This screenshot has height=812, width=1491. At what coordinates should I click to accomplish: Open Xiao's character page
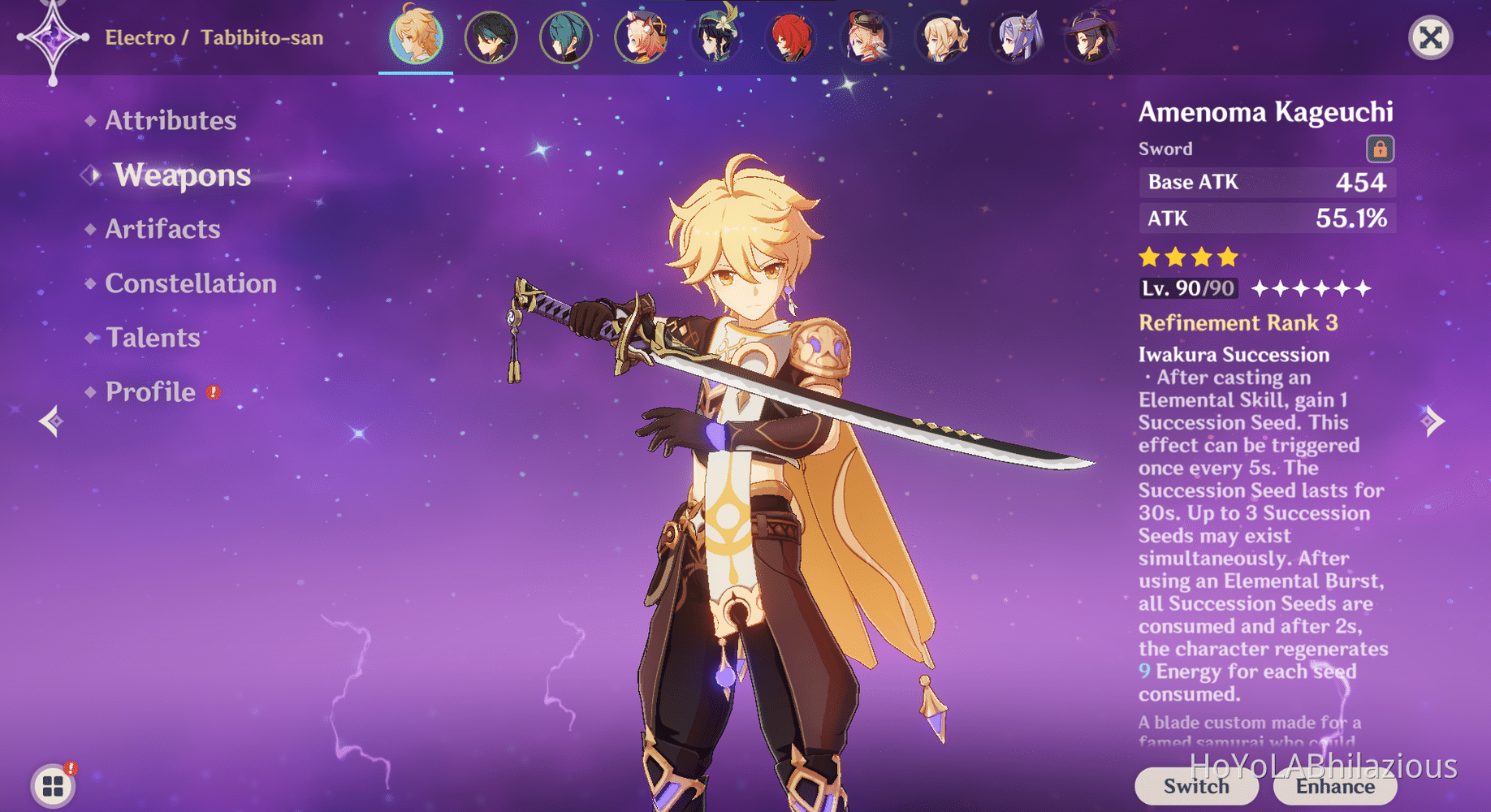(491, 37)
